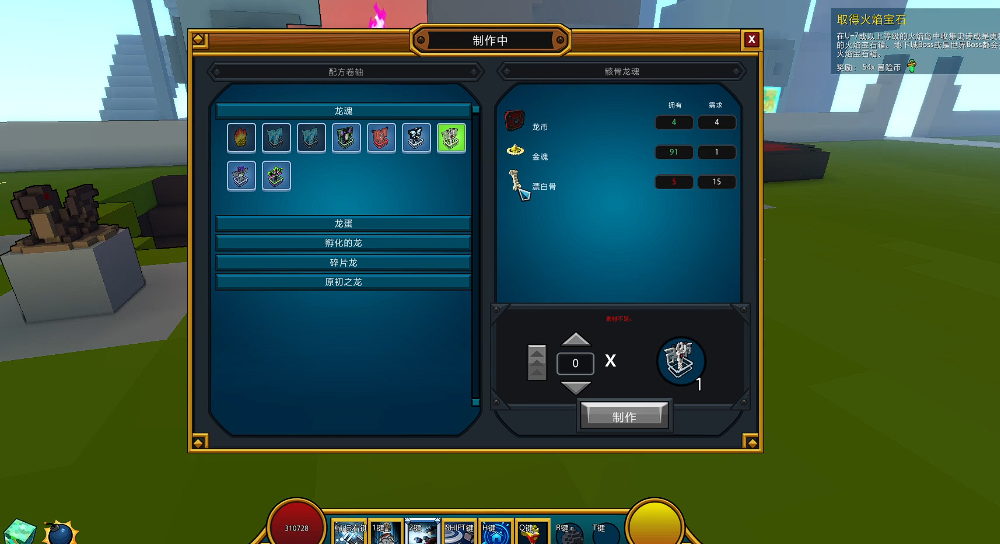Click the 制作 craft button

pos(624,416)
